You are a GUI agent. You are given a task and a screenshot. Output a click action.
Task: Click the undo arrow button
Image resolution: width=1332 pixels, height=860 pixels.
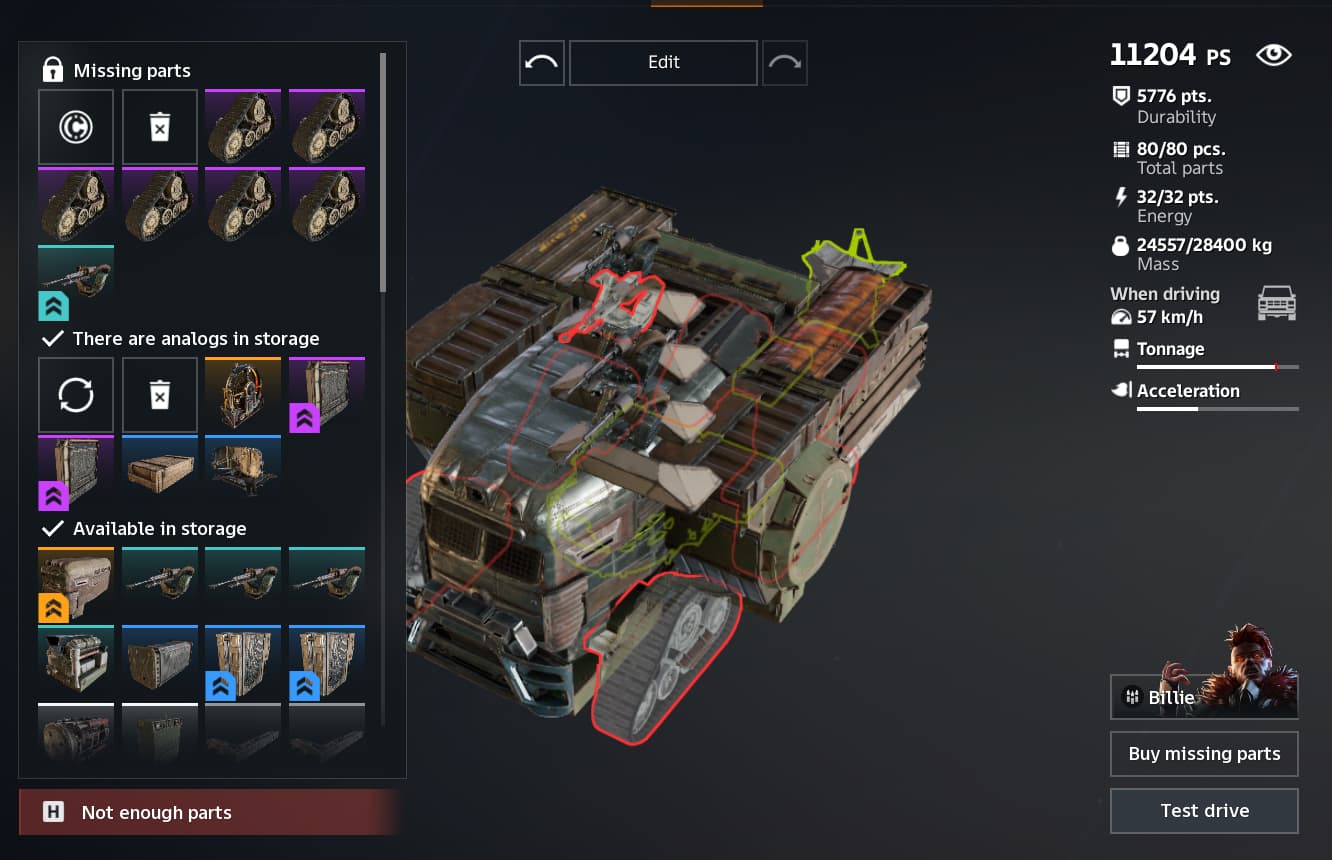[x=542, y=63]
